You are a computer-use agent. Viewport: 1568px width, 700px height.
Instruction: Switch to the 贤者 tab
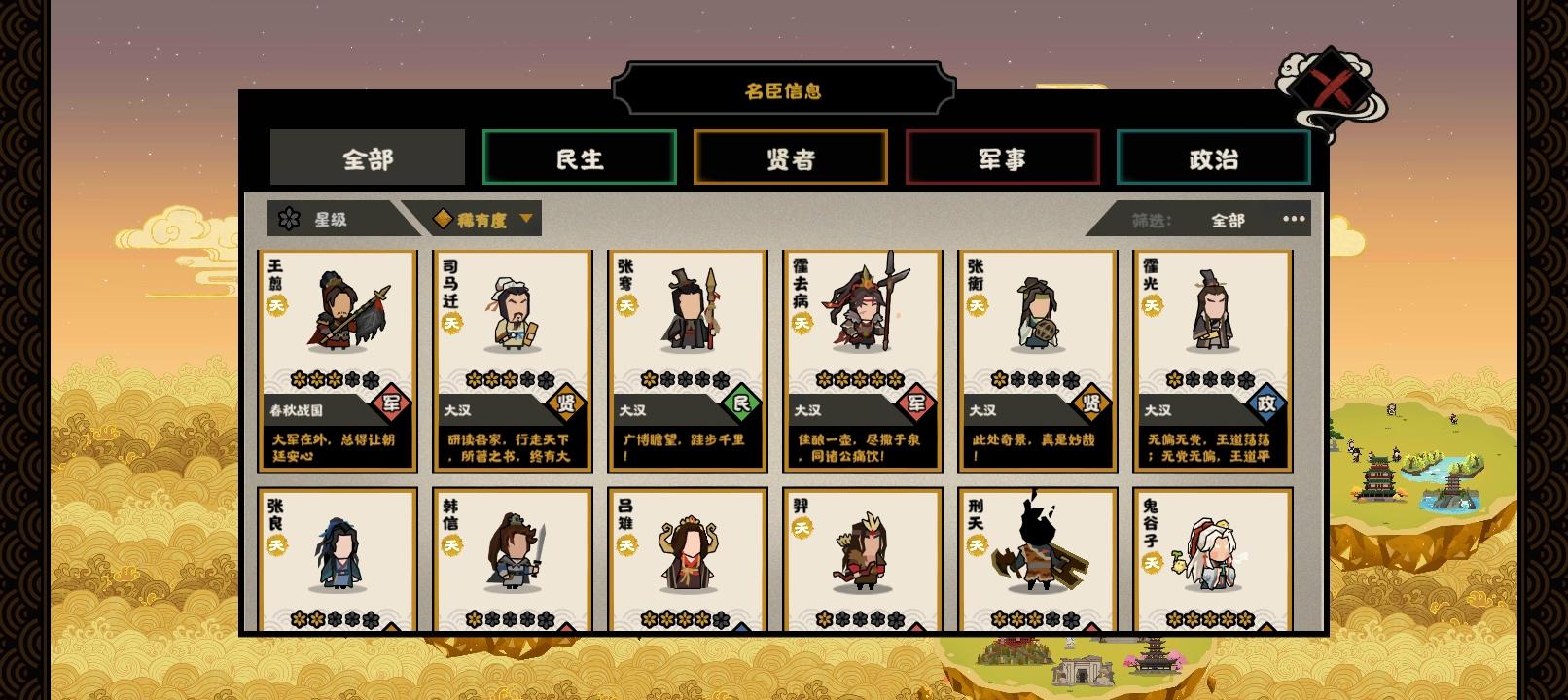click(790, 157)
